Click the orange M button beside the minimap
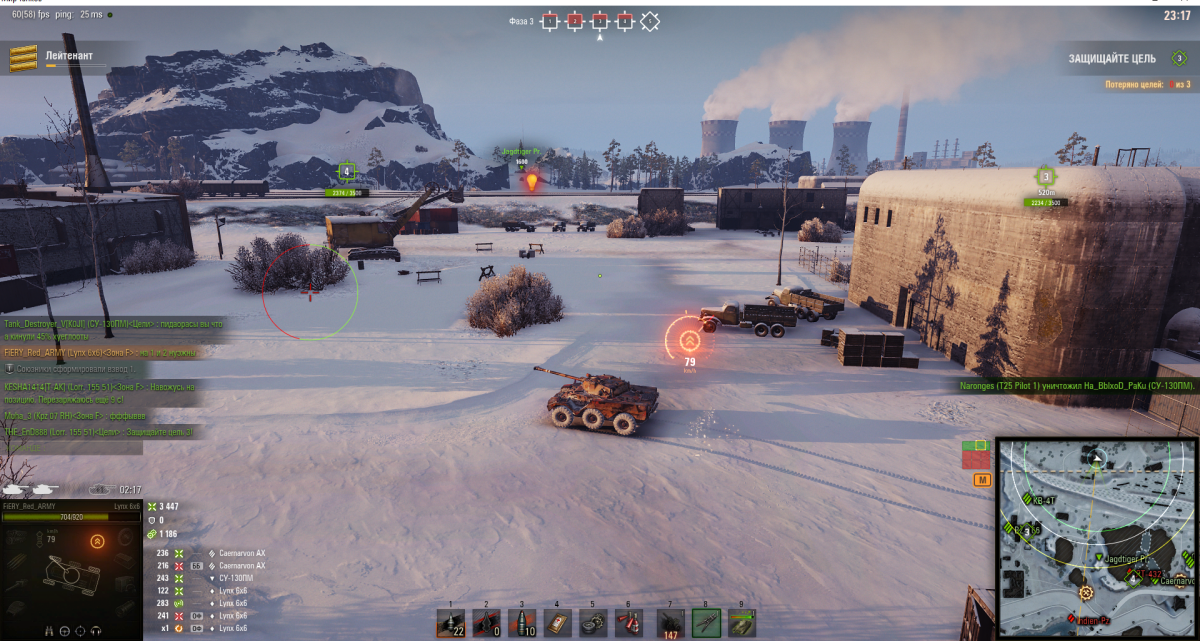The width and height of the screenshot is (1200, 641). coord(980,481)
